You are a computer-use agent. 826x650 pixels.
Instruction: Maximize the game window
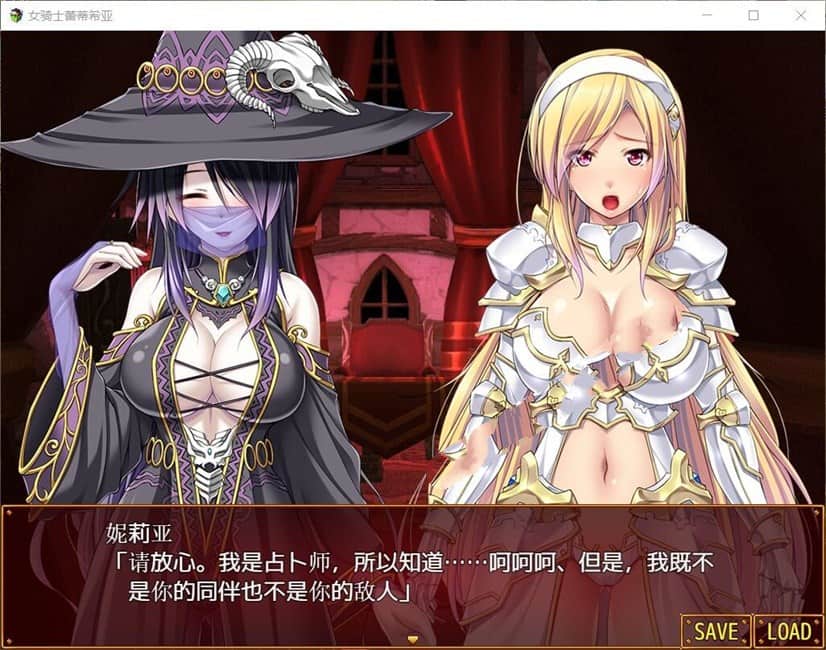pos(753,15)
